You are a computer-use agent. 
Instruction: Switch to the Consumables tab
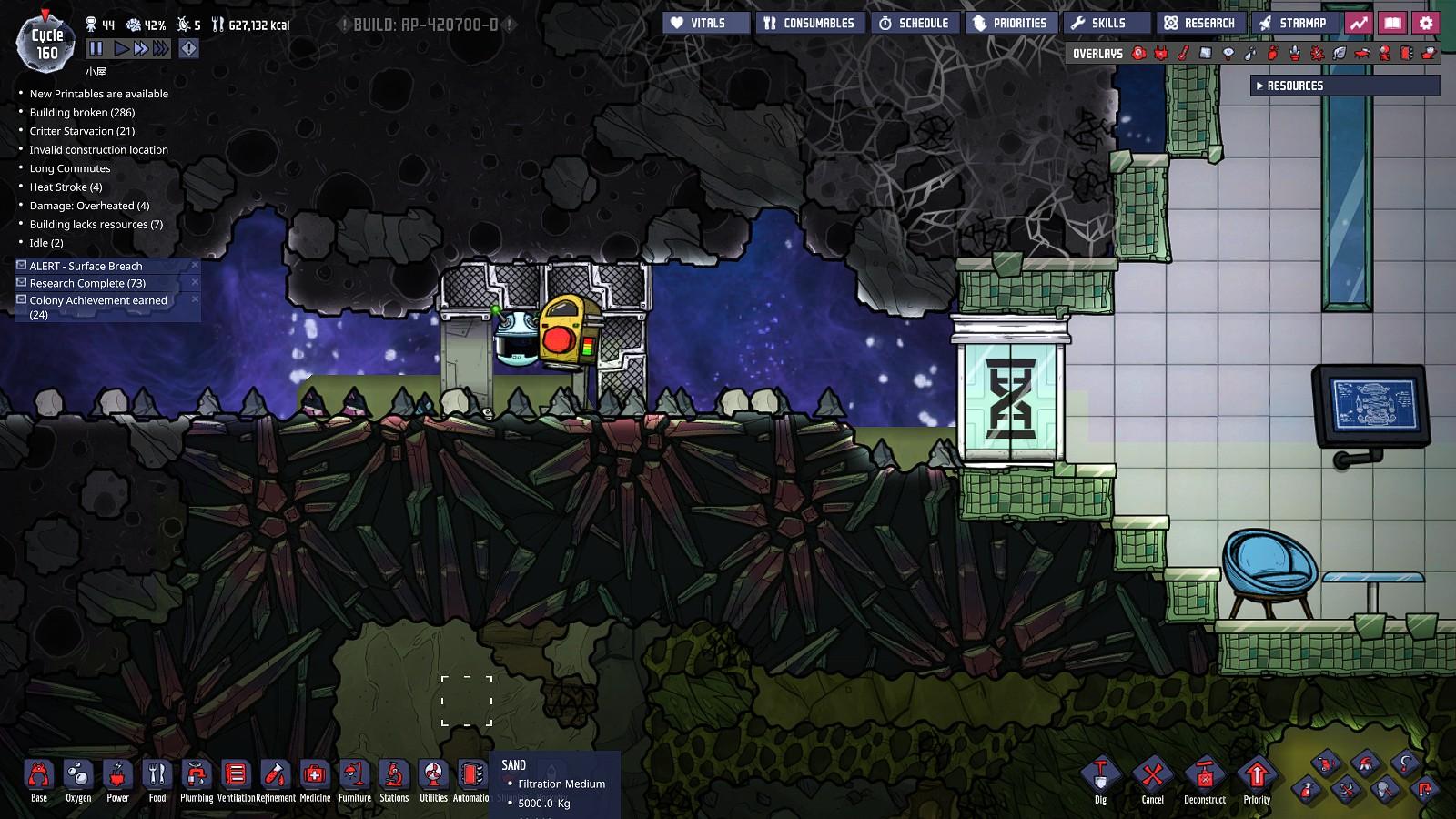[810, 23]
